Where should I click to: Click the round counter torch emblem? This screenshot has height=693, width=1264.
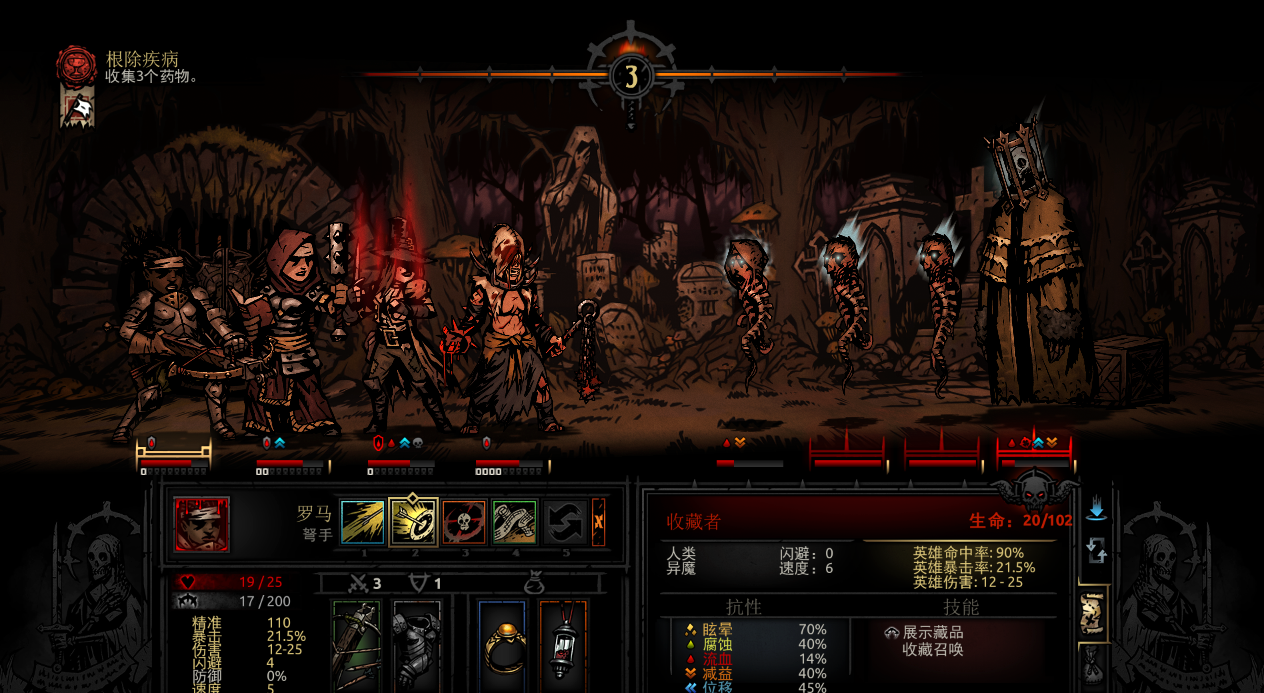click(x=631, y=75)
